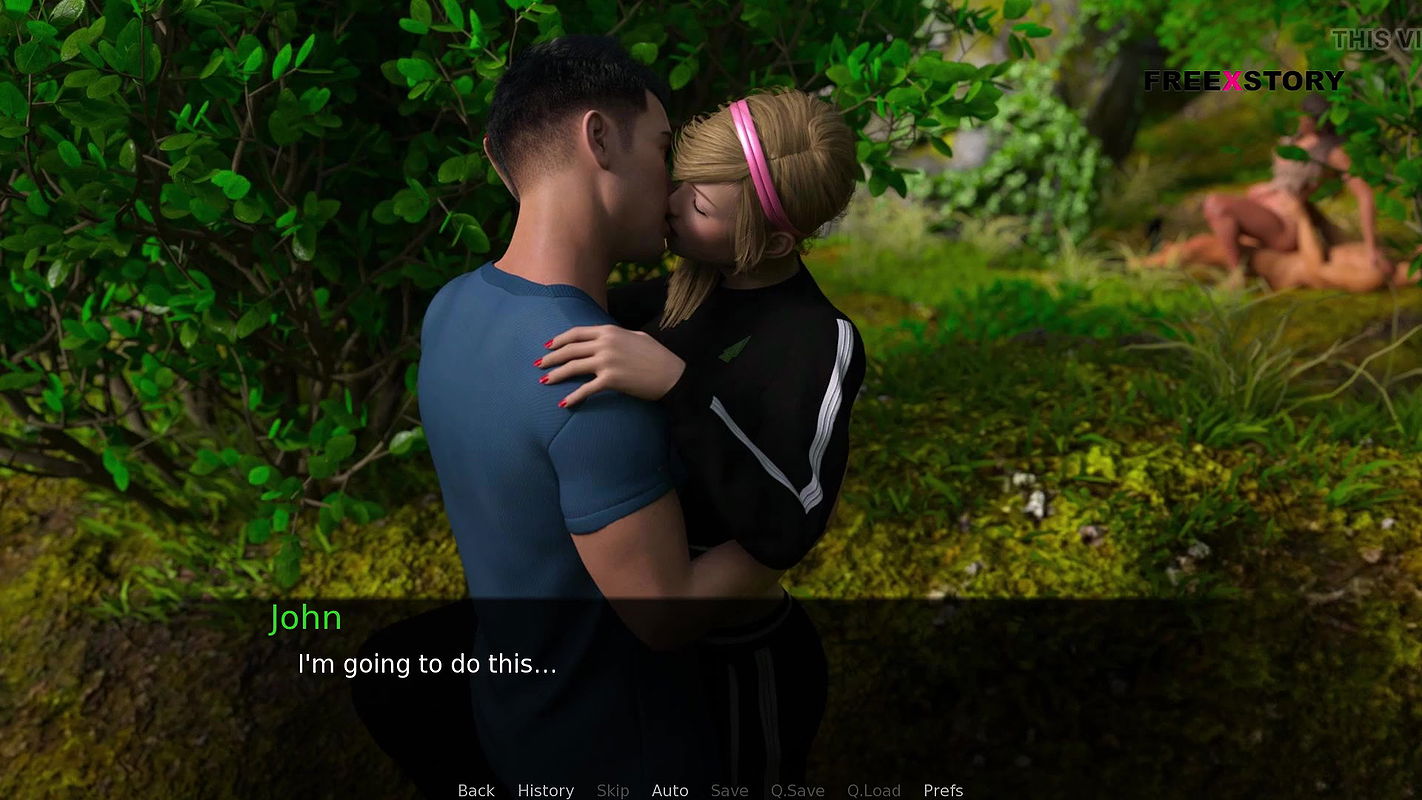Perform a quick save with Q.Save
The width and height of the screenshot is (1422, 800).
click(797, 790)
